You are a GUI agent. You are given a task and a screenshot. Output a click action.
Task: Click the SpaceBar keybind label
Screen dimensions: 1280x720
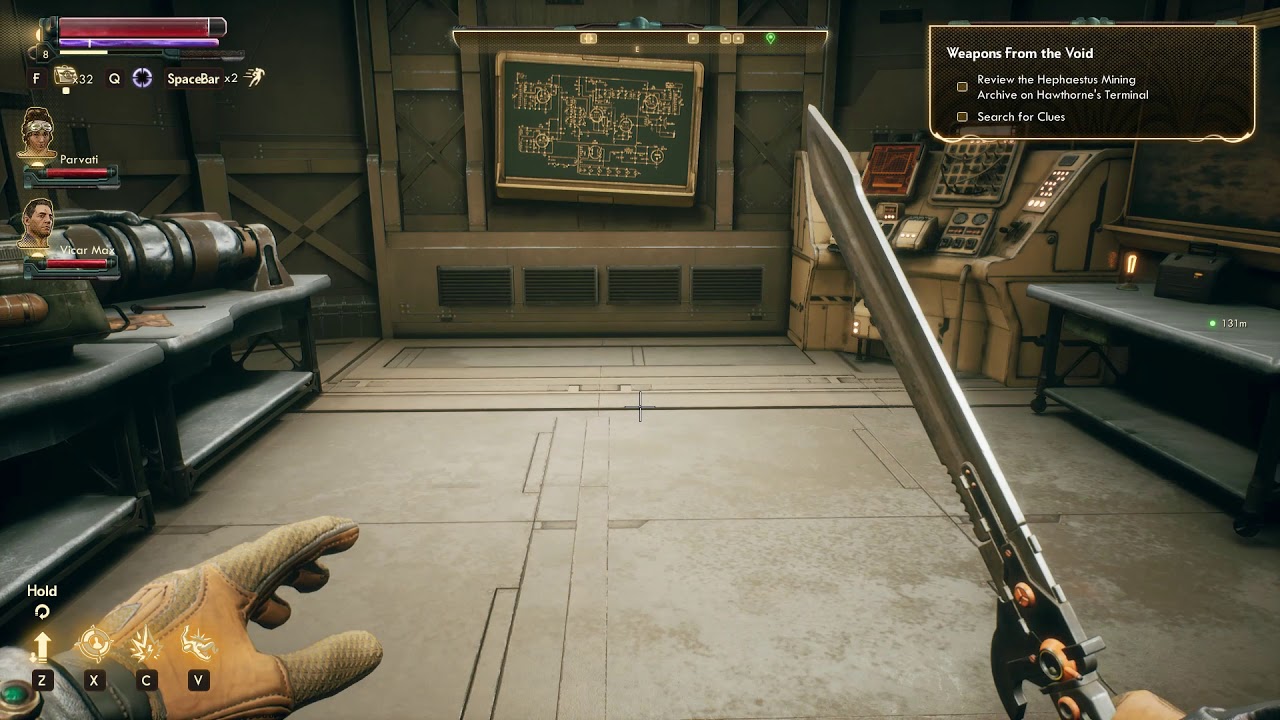pos(193,77)
